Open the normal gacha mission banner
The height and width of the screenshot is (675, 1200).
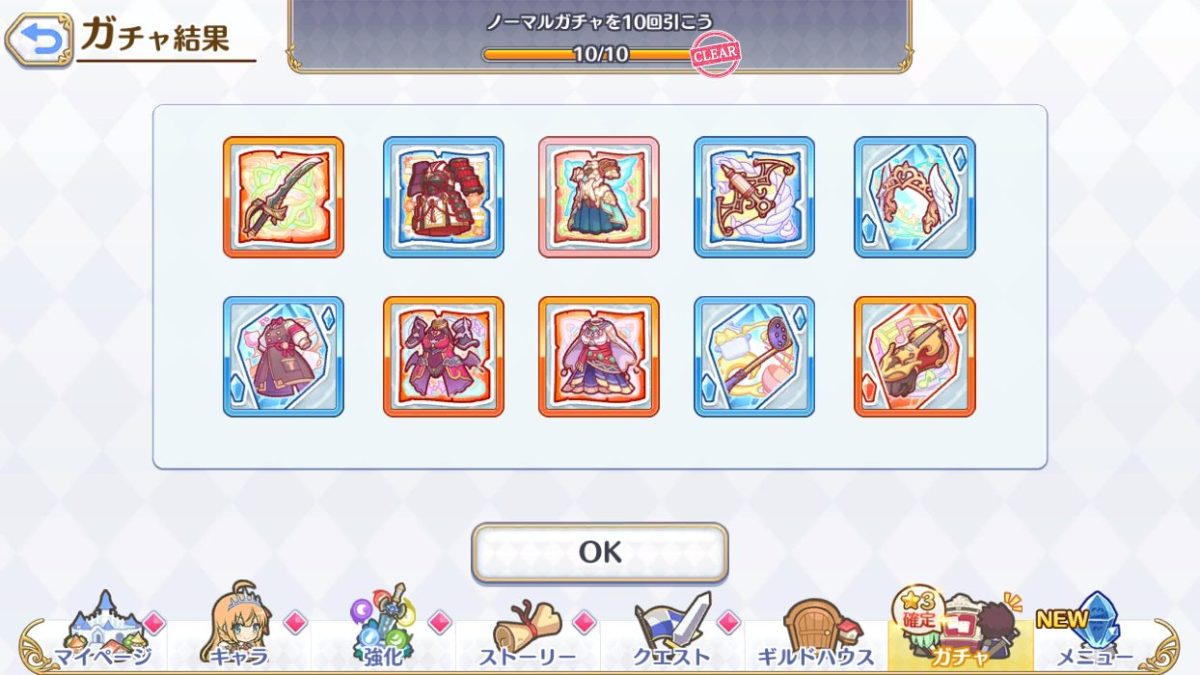600,36
